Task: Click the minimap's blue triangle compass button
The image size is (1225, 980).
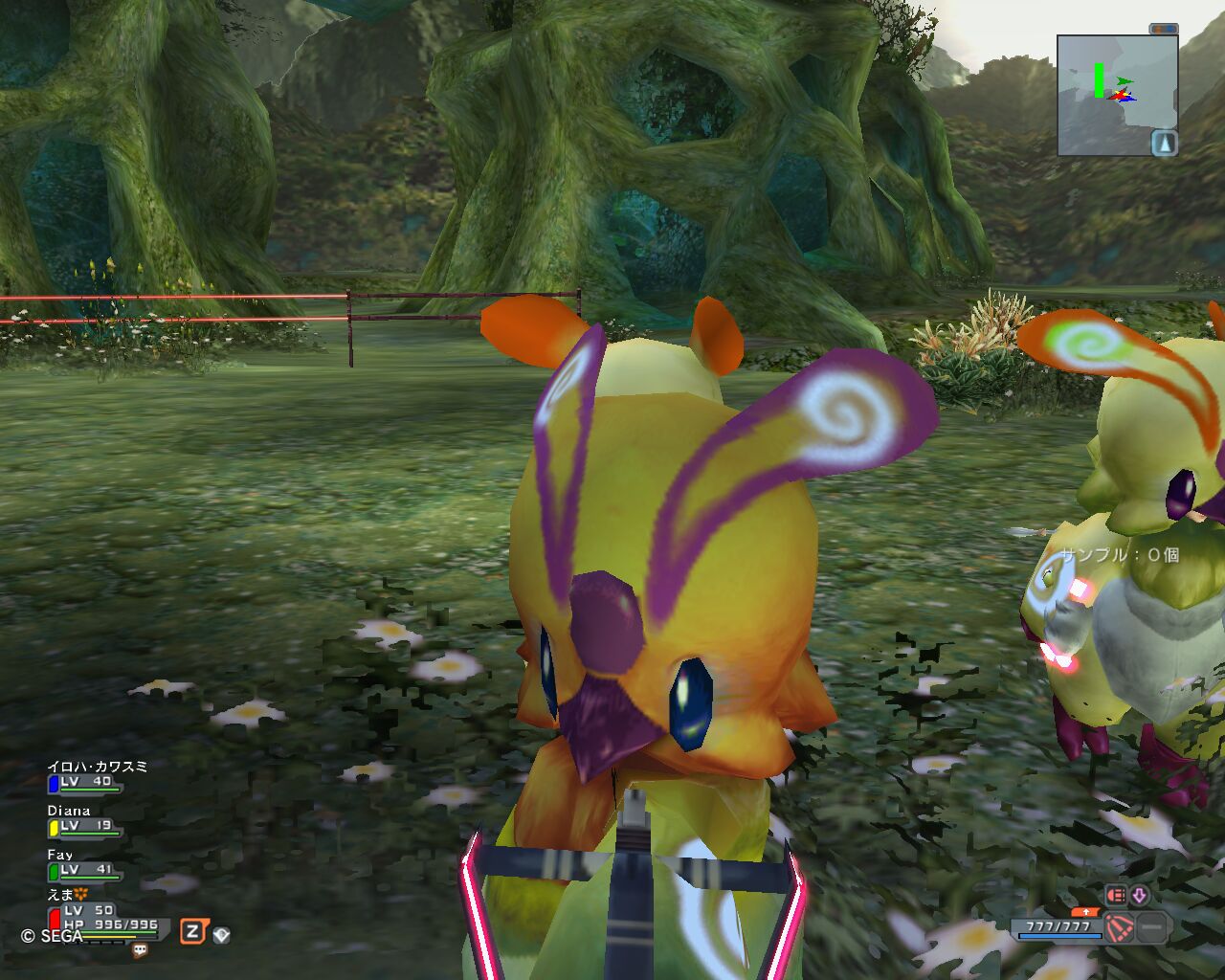Action: point(1164,144)
